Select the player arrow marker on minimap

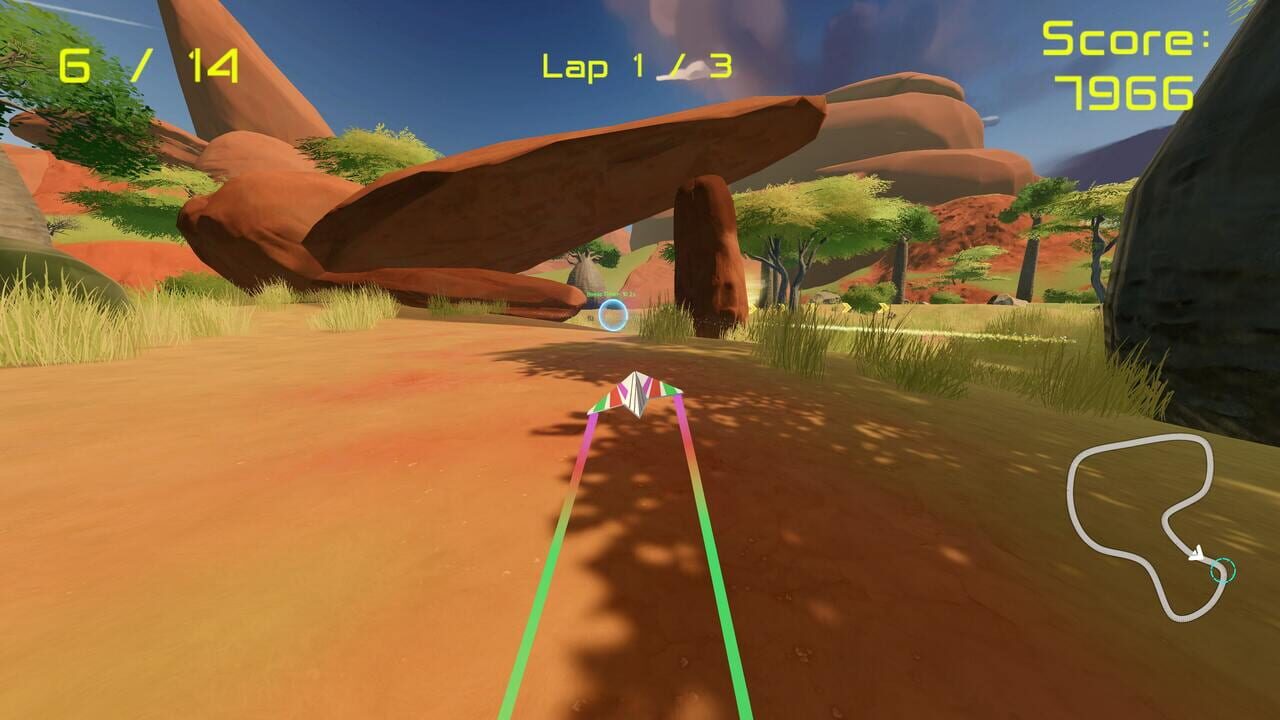[x=1197, y=553]
